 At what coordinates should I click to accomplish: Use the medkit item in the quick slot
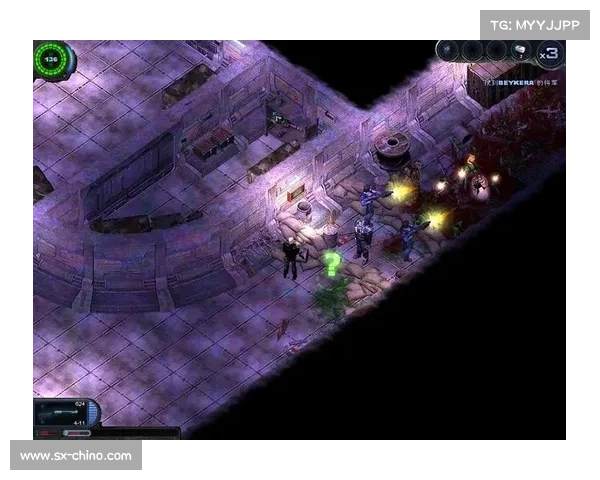(x=522, y=52)
